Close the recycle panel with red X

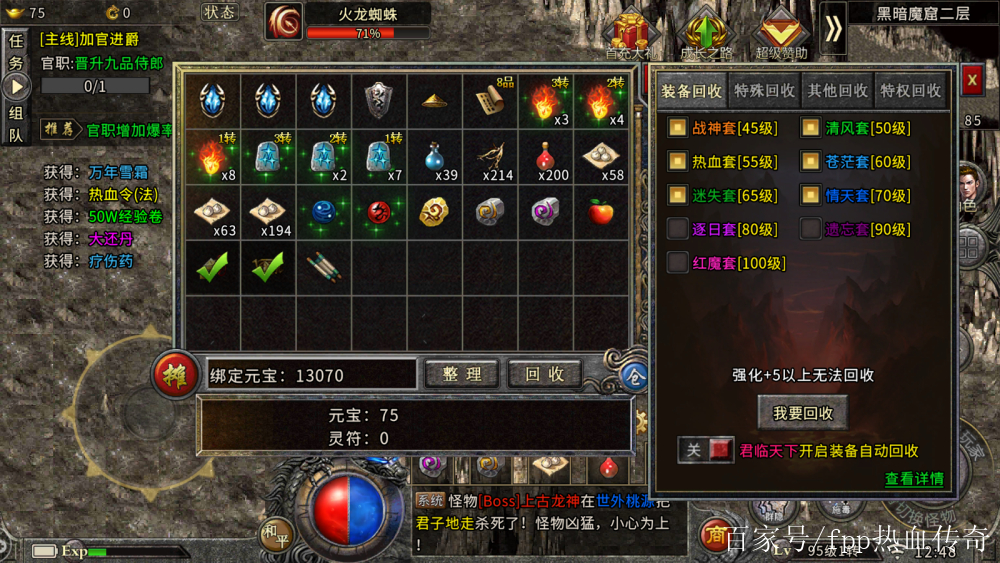coord(971,79)
